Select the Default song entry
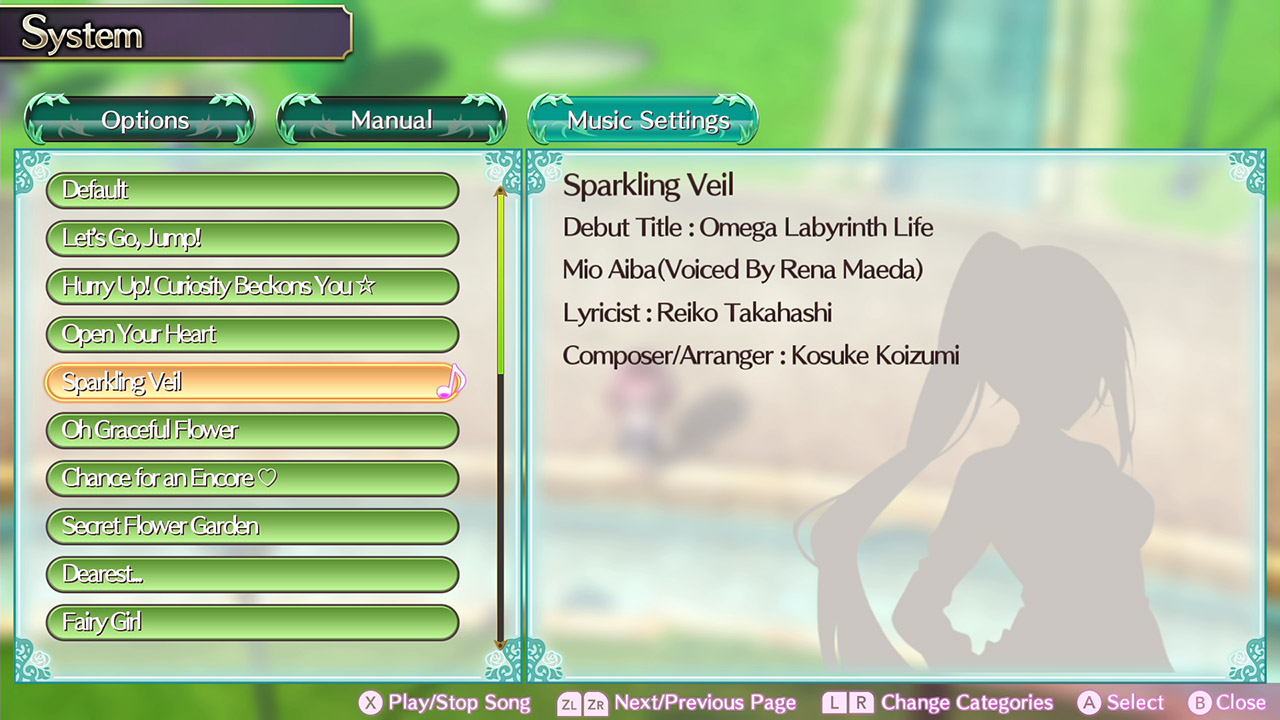The image size is (1280, 720). 253,190
